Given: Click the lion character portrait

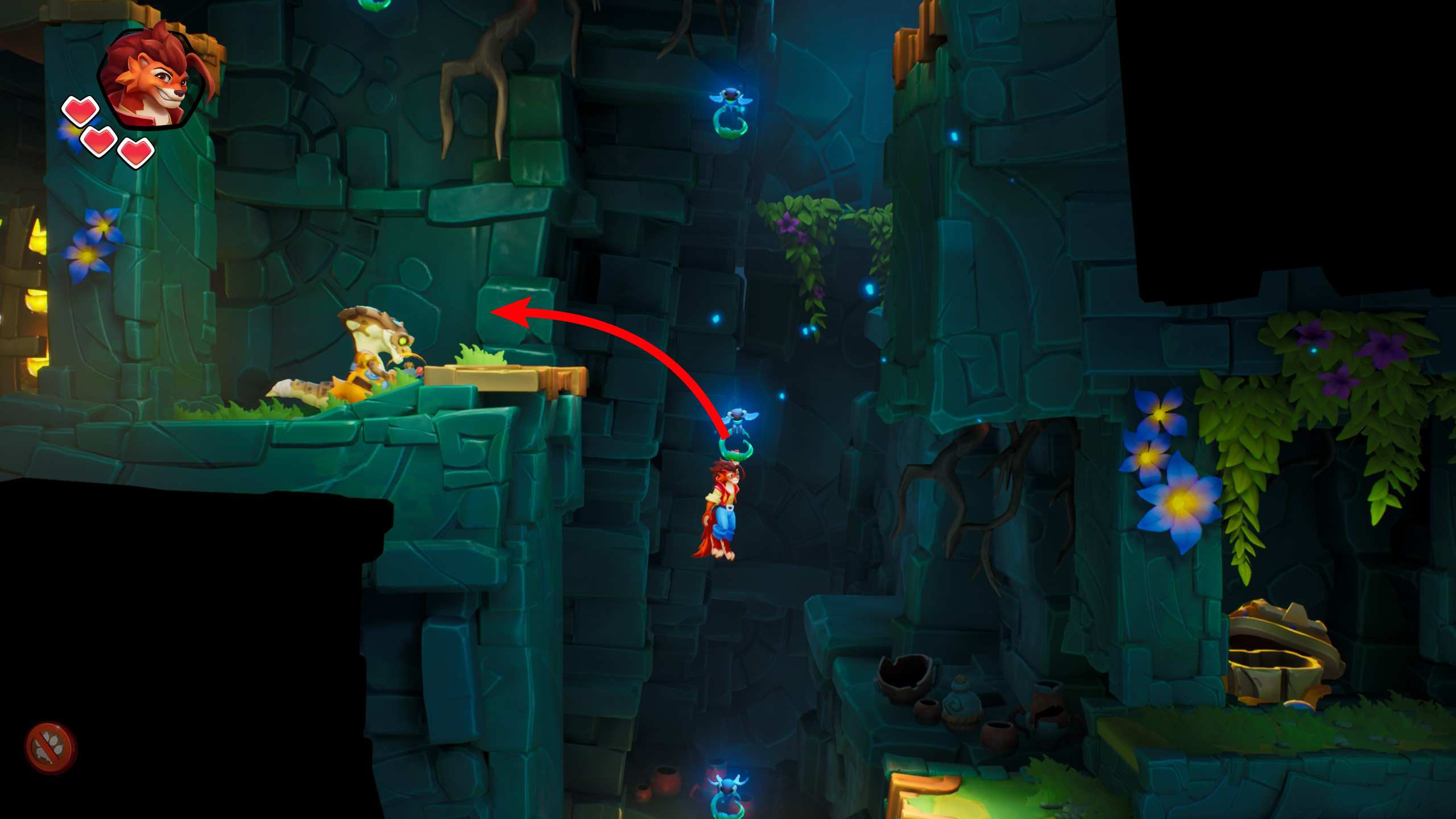Looking at the screenshot, I should [152, 77].
